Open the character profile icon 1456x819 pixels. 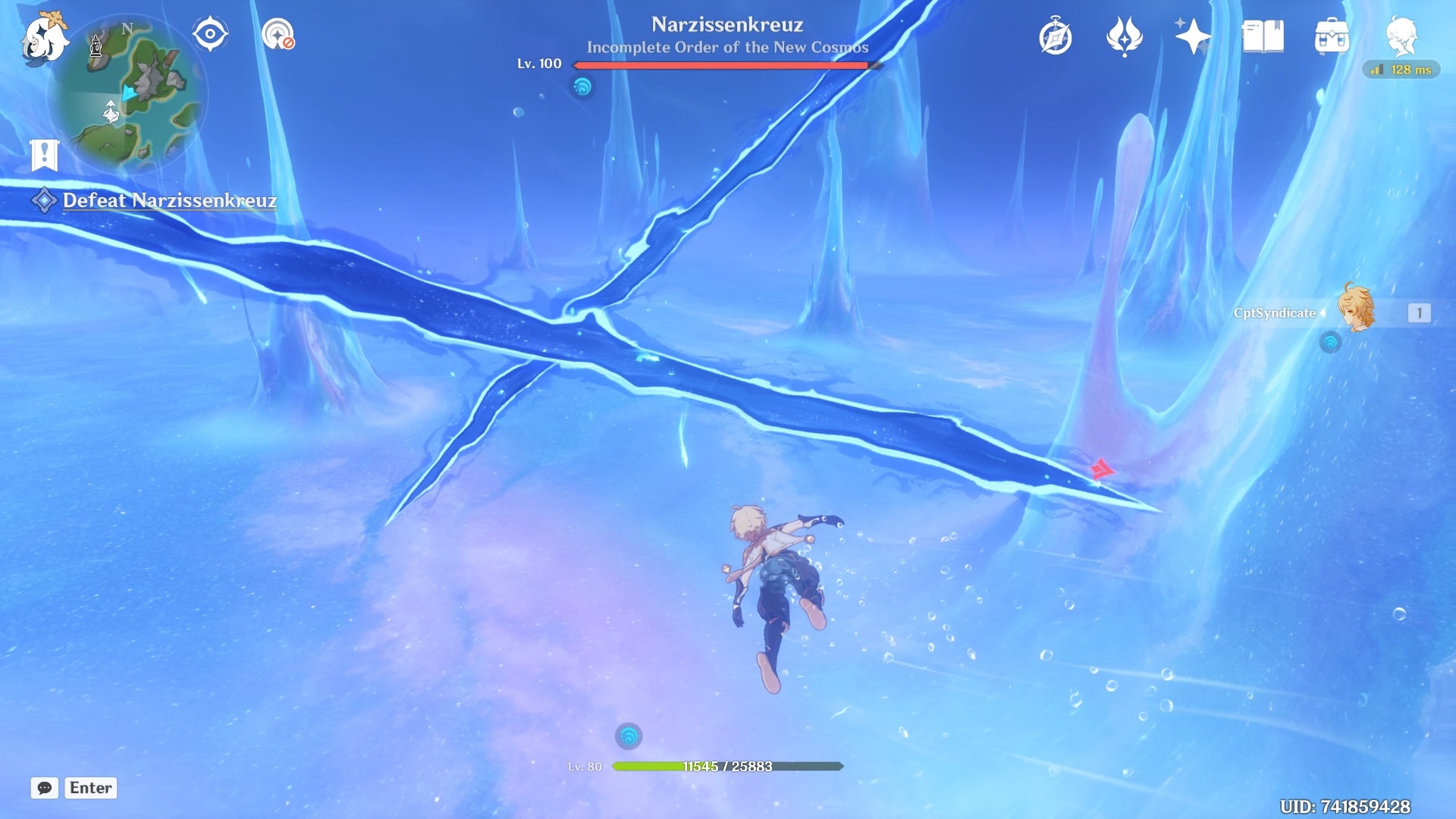(1401, 36)
